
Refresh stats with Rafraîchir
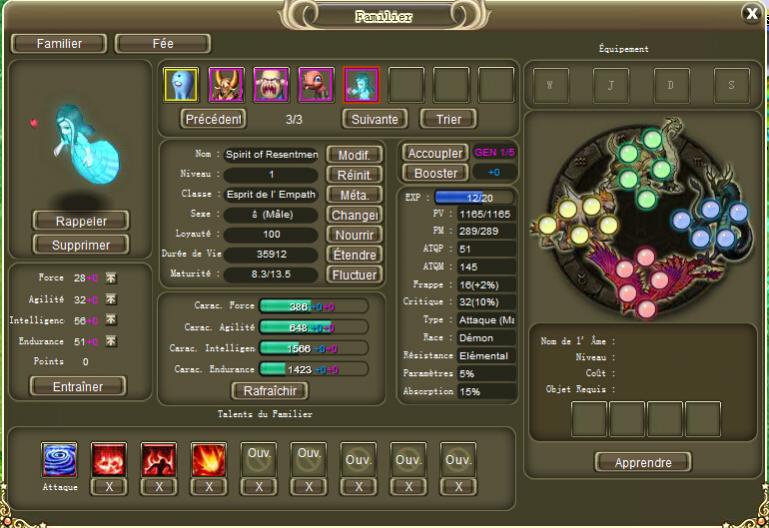269,391
